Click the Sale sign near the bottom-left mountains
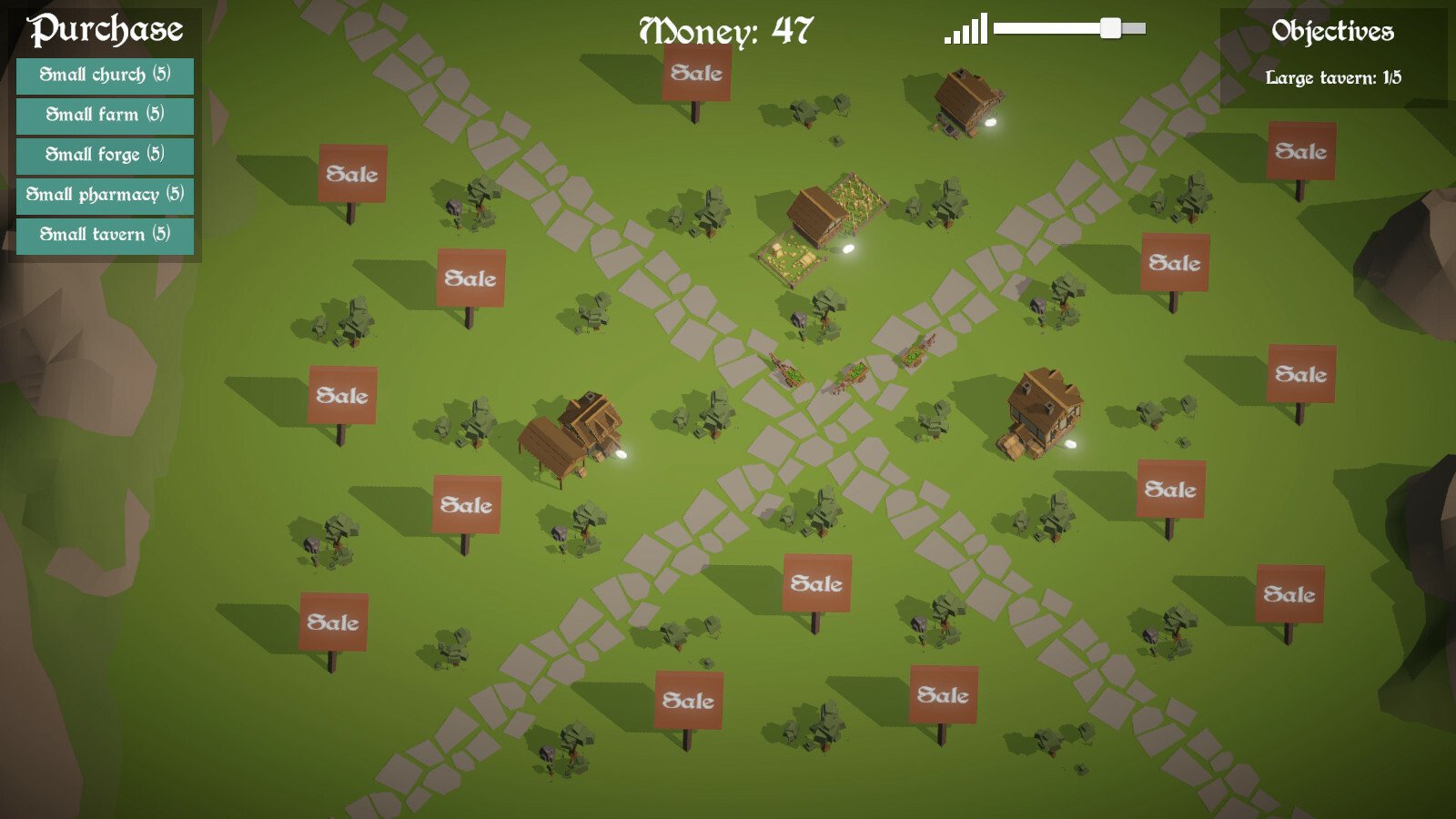Screen dimensions: 1456x819 (x=334, y=622)
